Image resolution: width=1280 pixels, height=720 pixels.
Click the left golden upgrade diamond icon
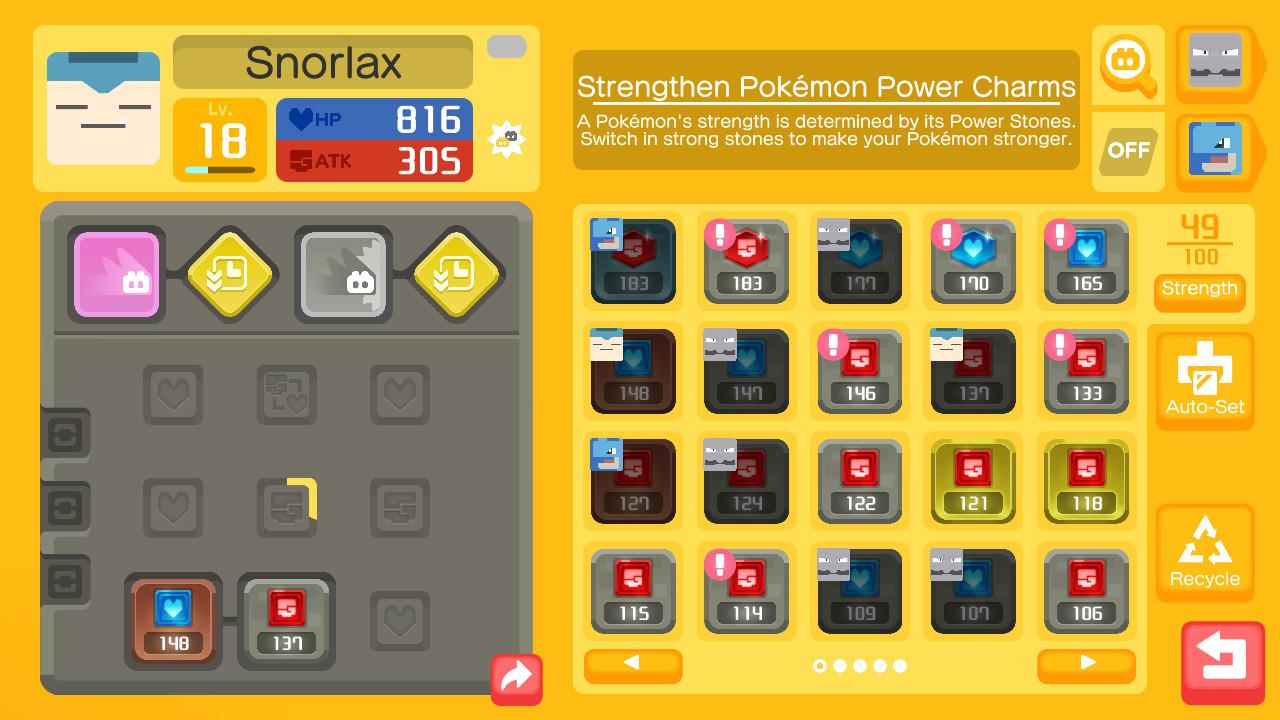click(229, 274)
